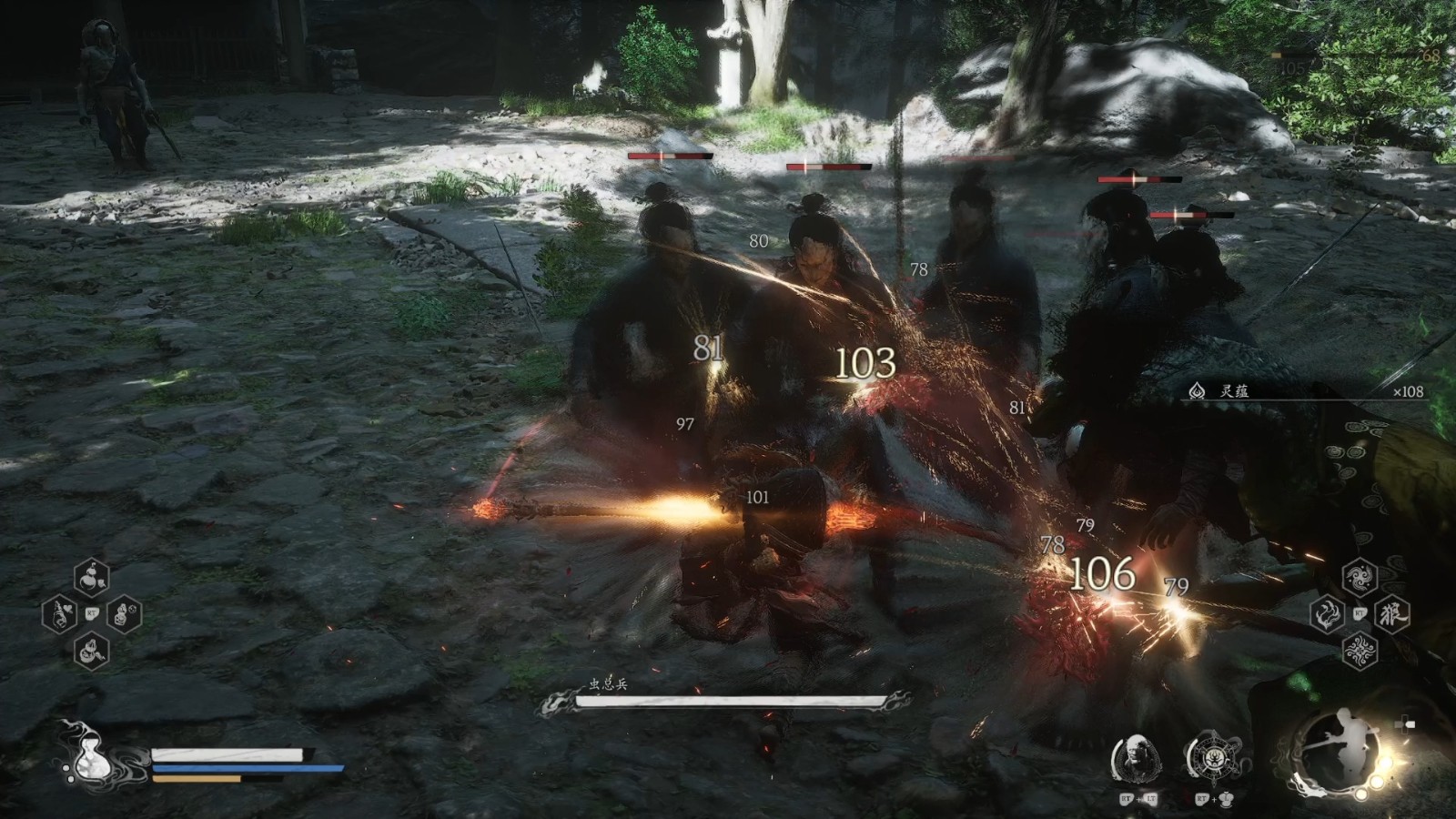Select the heart vial item slot
The width and height of the screenshot is (1456, 819).
[59, 615]
